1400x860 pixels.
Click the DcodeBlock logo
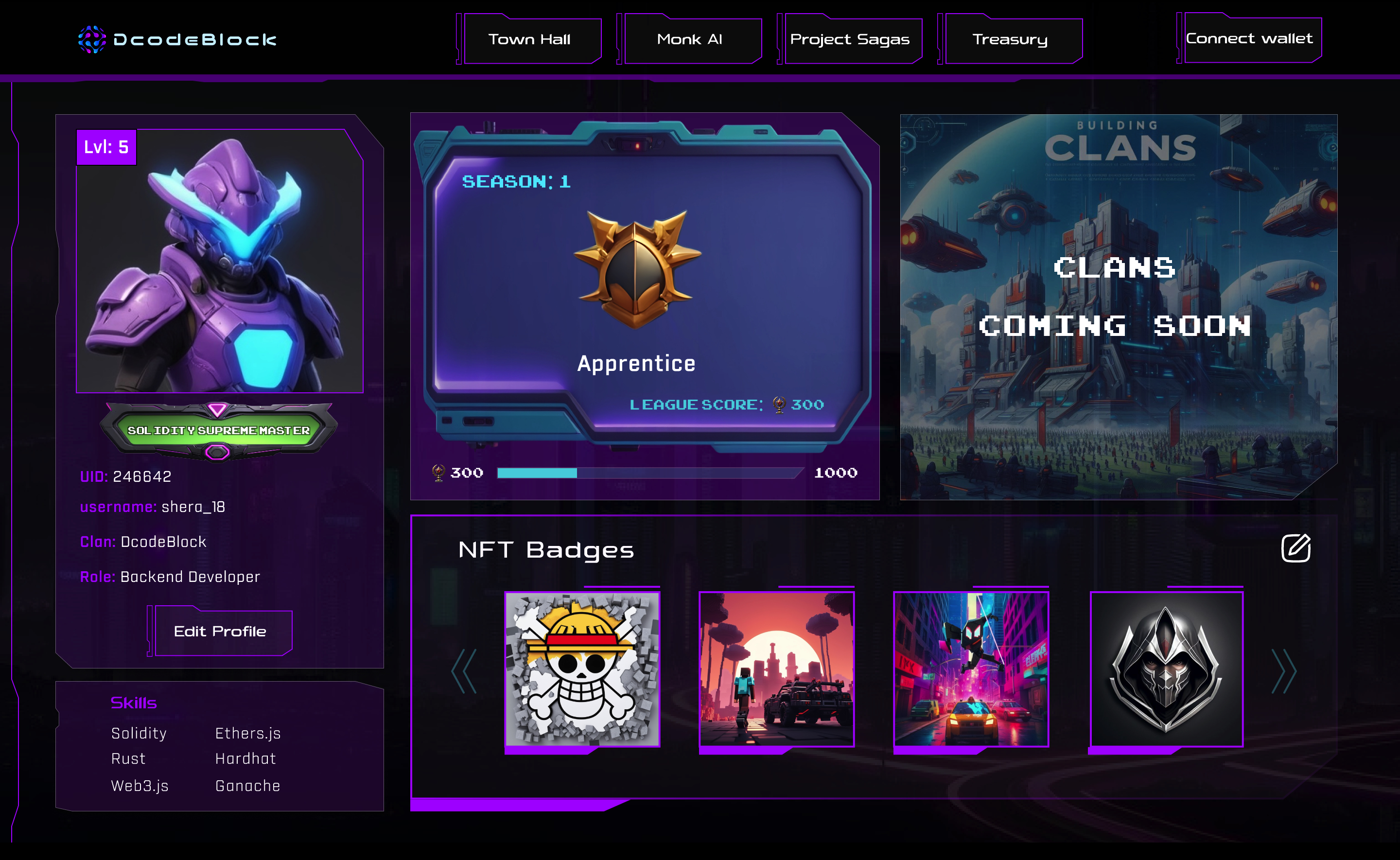pos(177,39)
